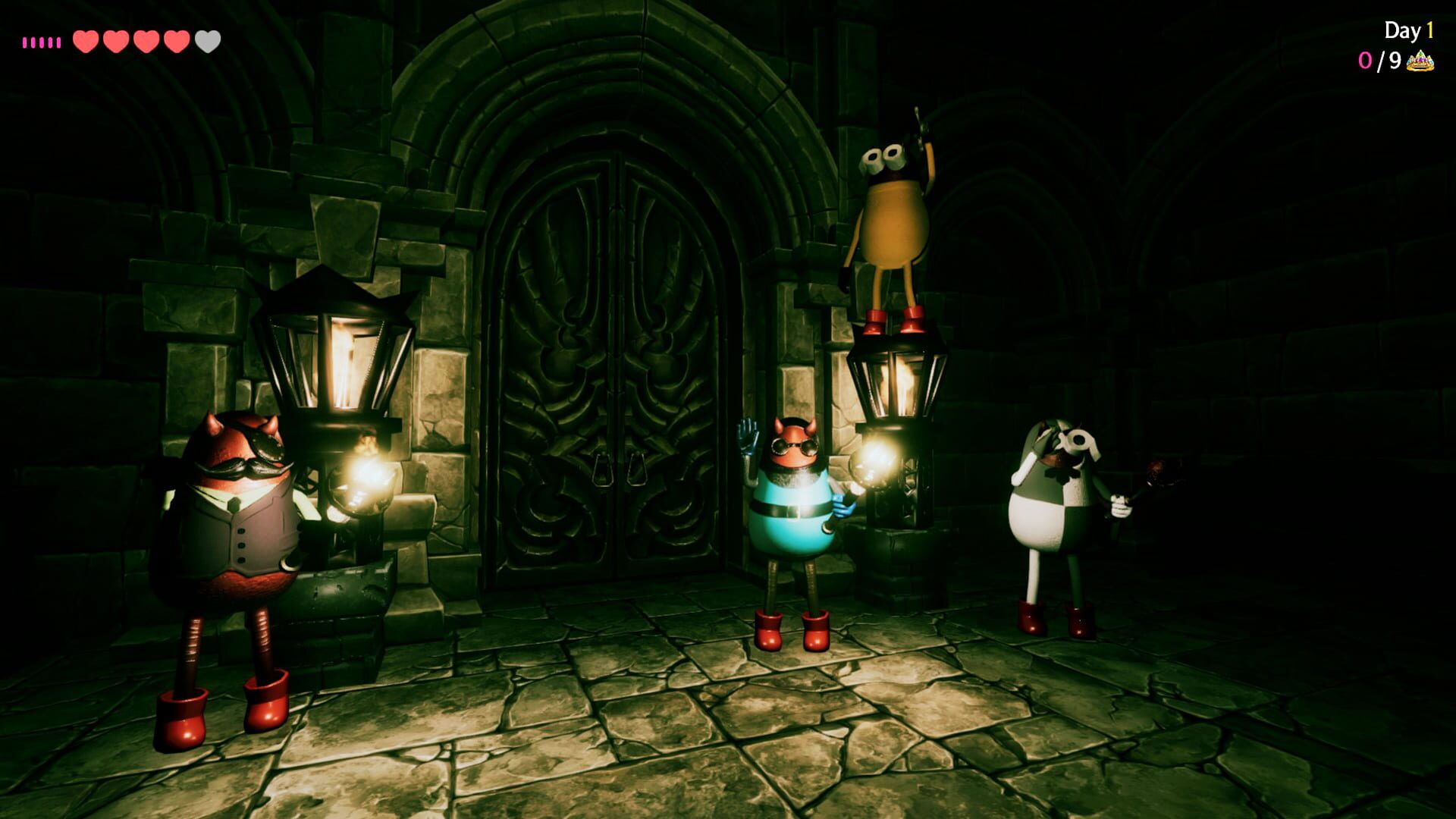This screenshot has height=819, width=1456.
Task: Click the pink 0 in the crown counter
Action: (x=1365, y=62)
